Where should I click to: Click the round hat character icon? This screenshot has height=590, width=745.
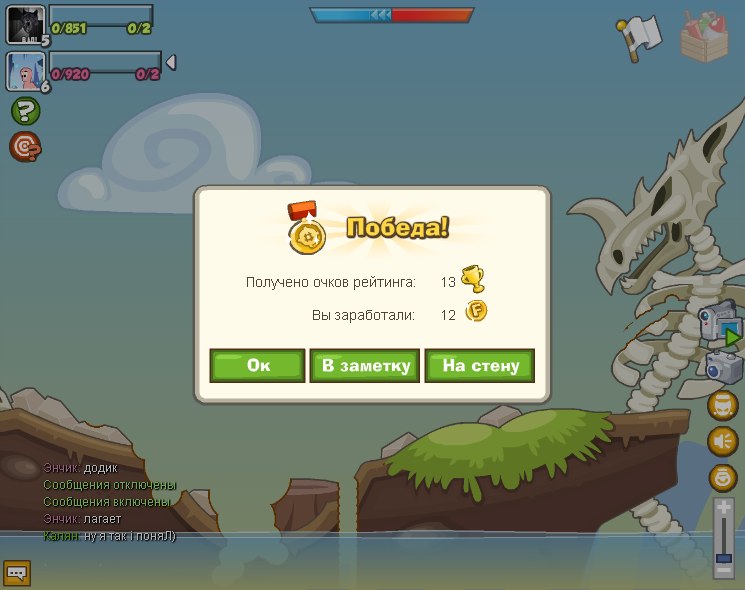(x=722, y=405)
